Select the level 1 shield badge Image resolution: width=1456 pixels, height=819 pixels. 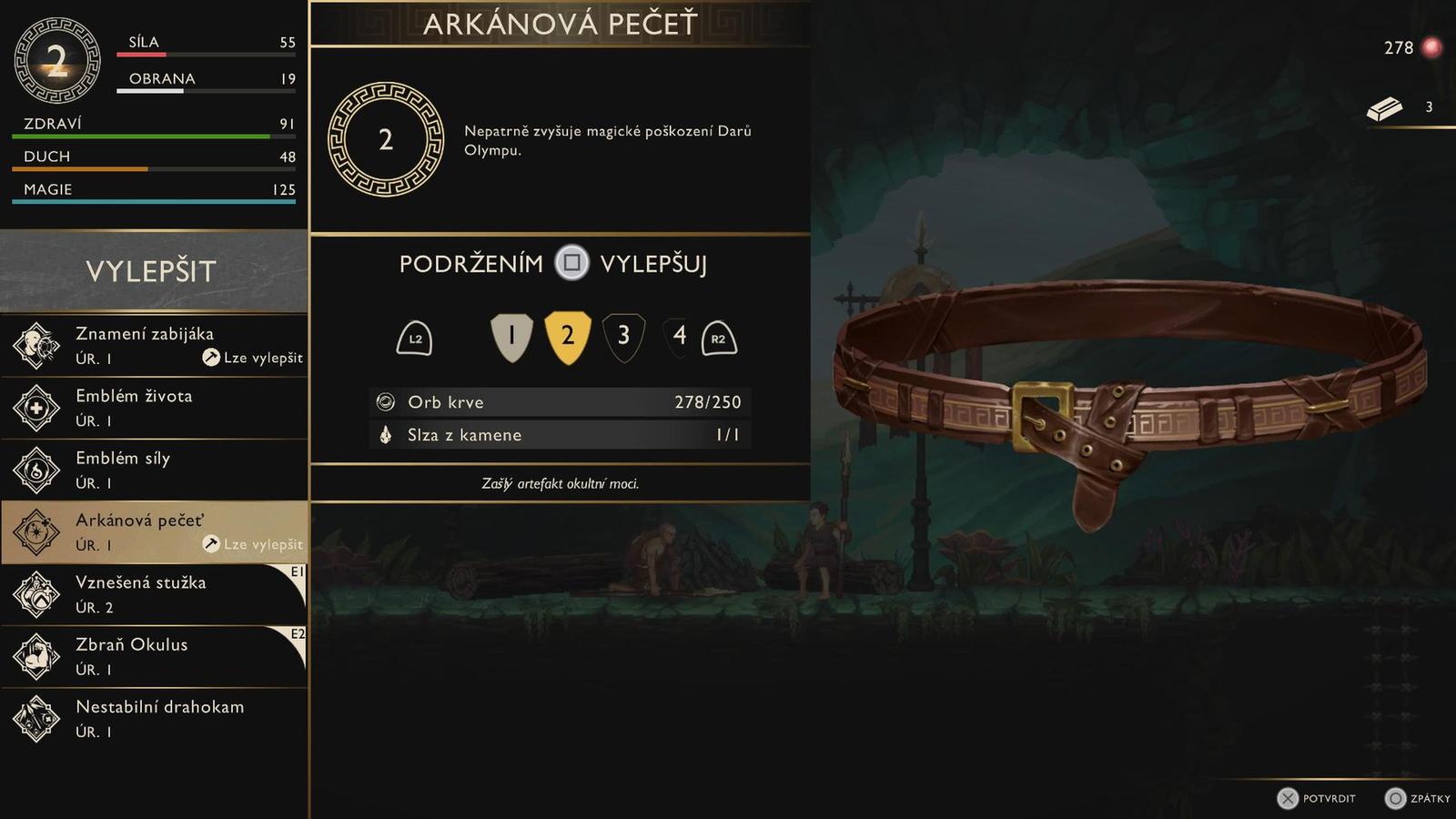coord(512,335)
